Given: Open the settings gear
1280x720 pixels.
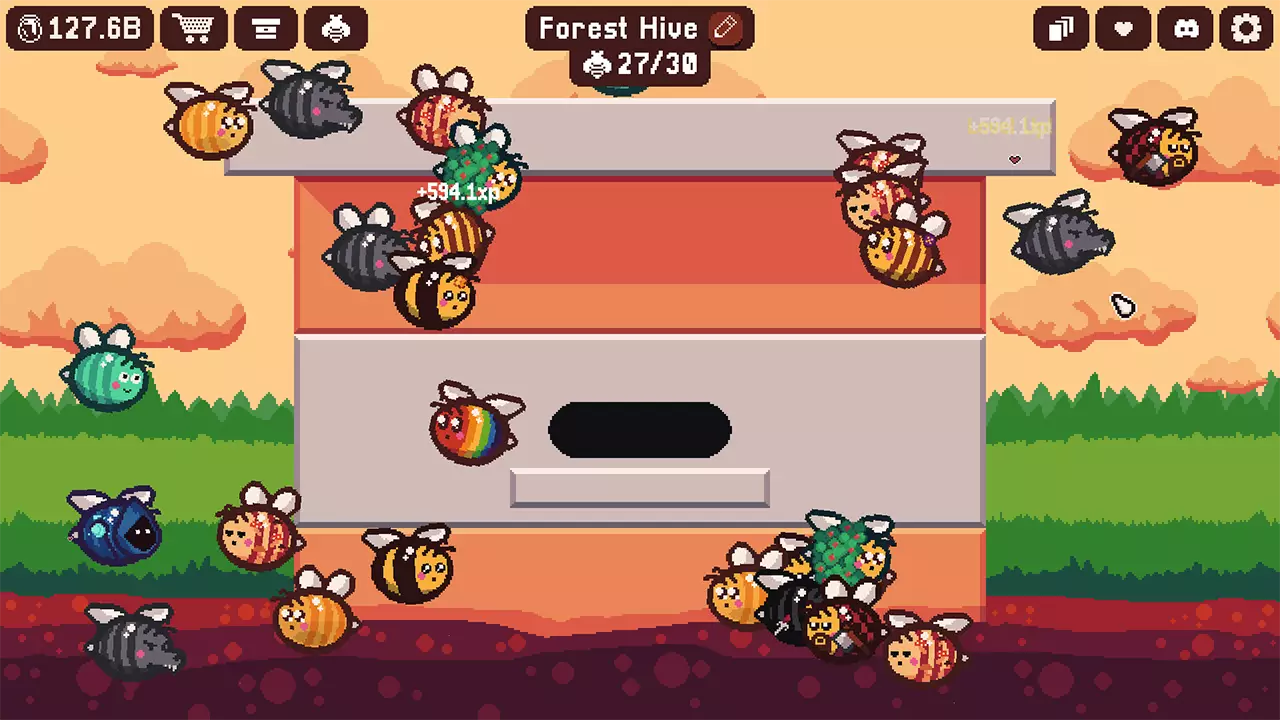Looking at the screenshot, I should [1245, 29].
